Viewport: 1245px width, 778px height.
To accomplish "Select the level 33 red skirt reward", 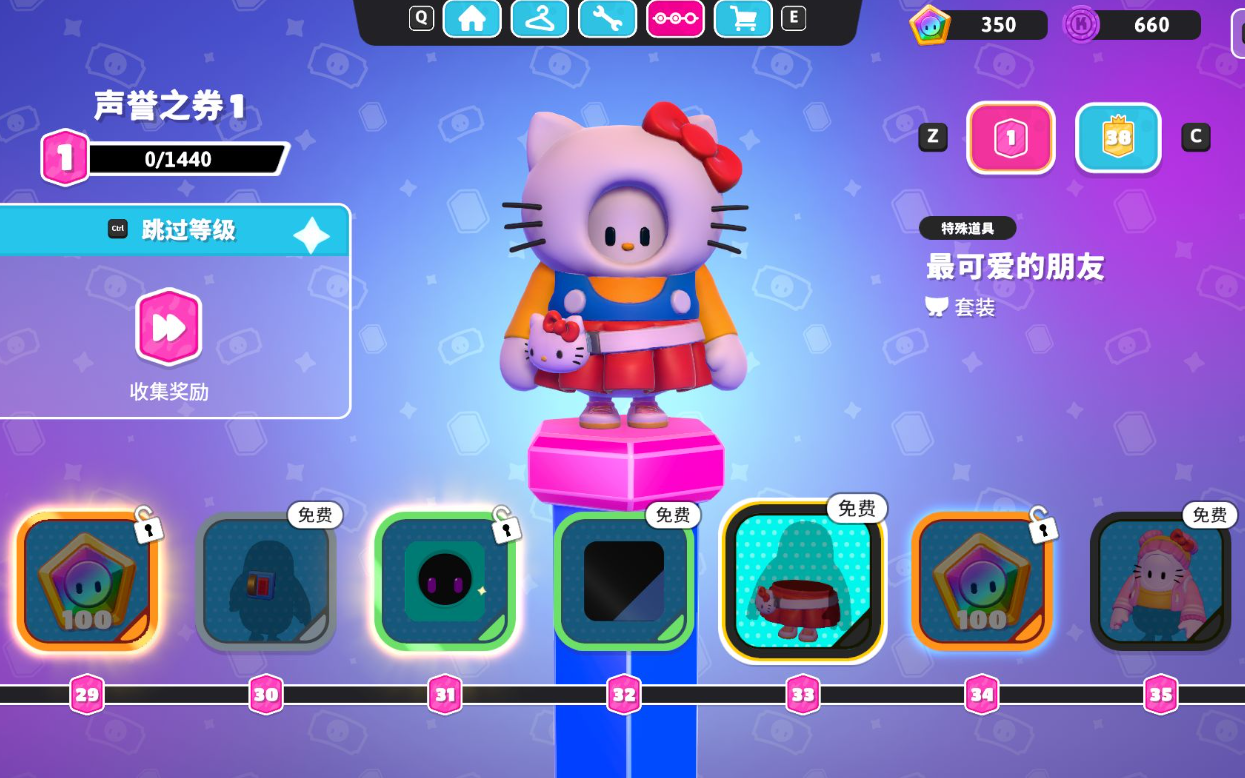I will point(803,582).
